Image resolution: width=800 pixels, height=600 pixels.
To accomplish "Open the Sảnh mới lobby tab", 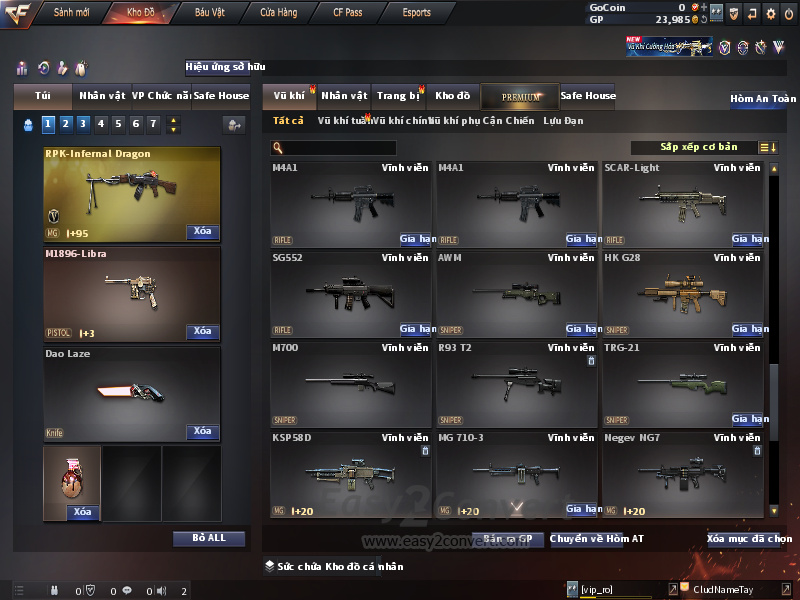I will click(x=71, y=13).
